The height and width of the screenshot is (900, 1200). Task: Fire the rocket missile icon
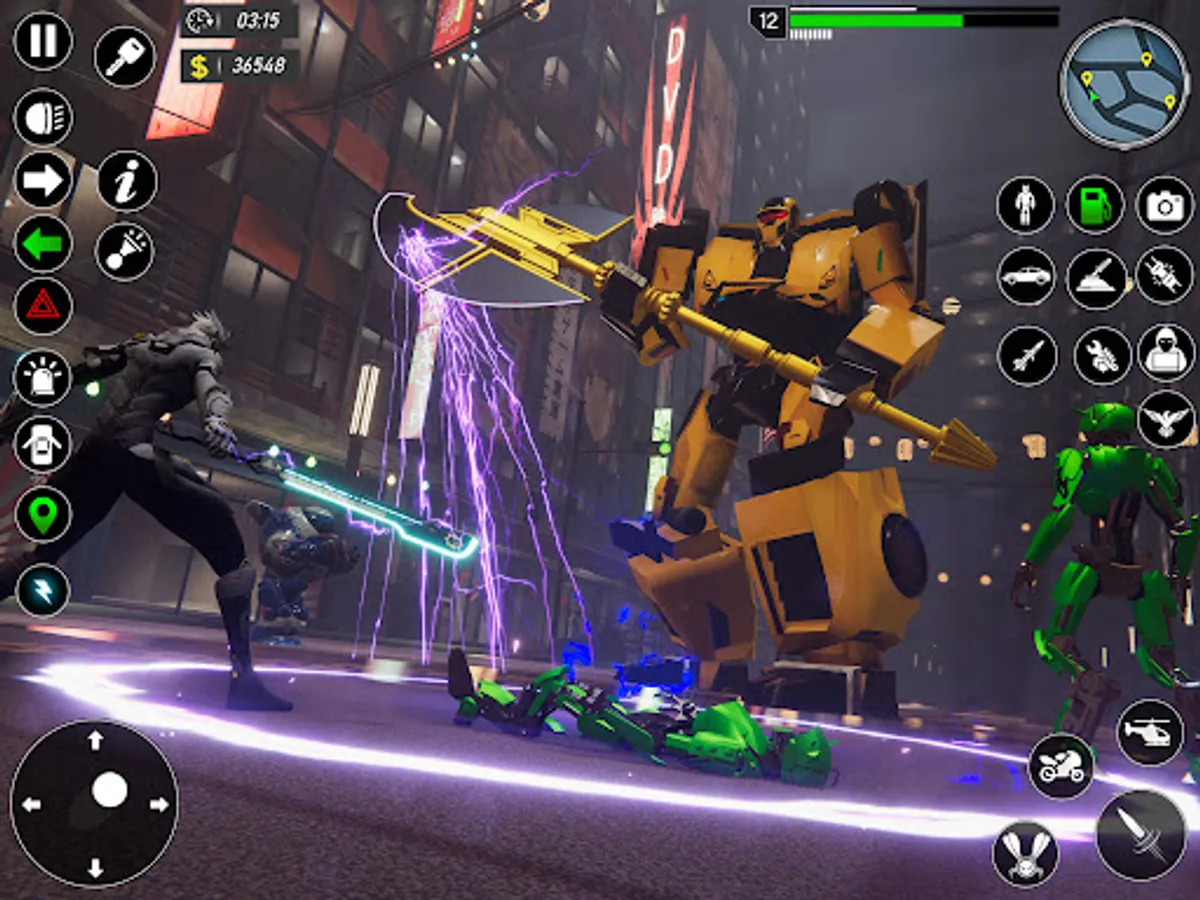pos(1026,355)
